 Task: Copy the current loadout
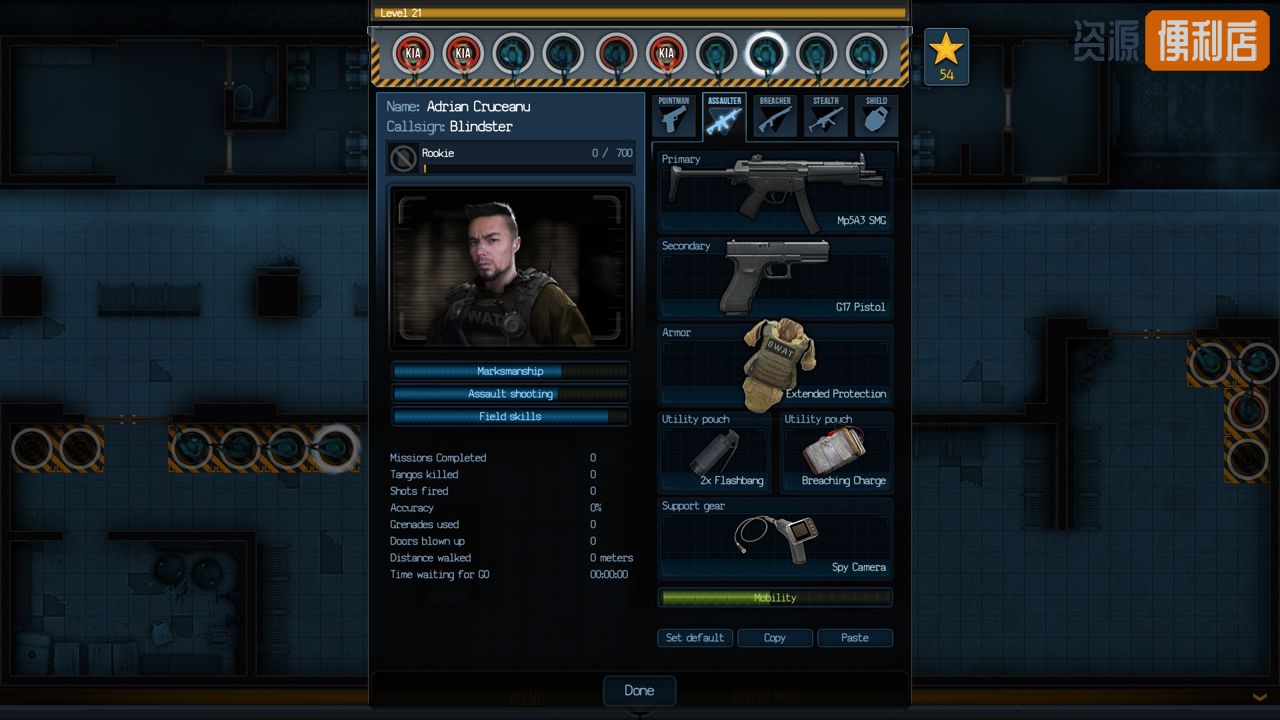(x=775, y=638)
